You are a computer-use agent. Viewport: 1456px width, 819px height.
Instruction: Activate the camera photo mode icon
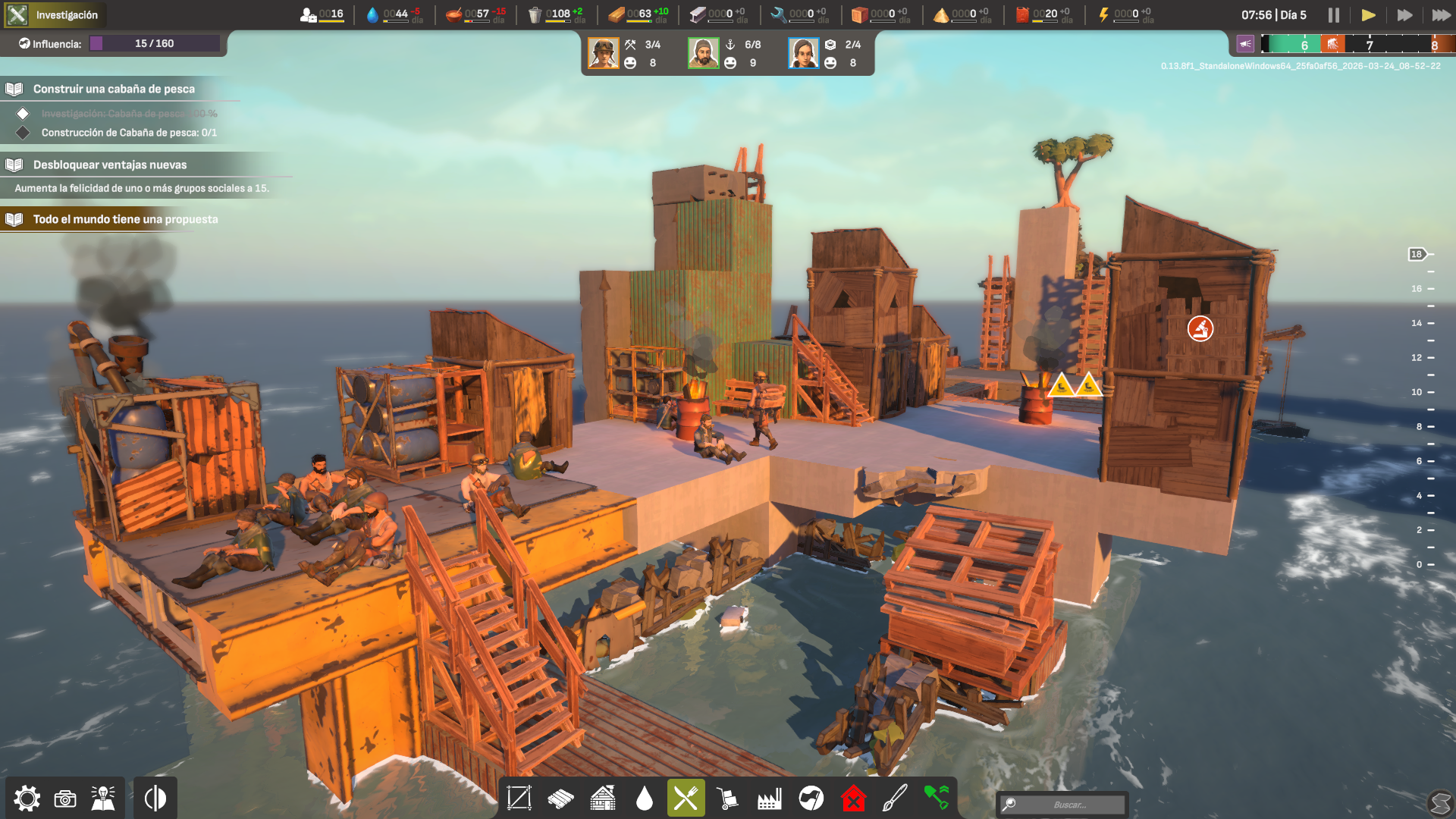coord(65,799)
